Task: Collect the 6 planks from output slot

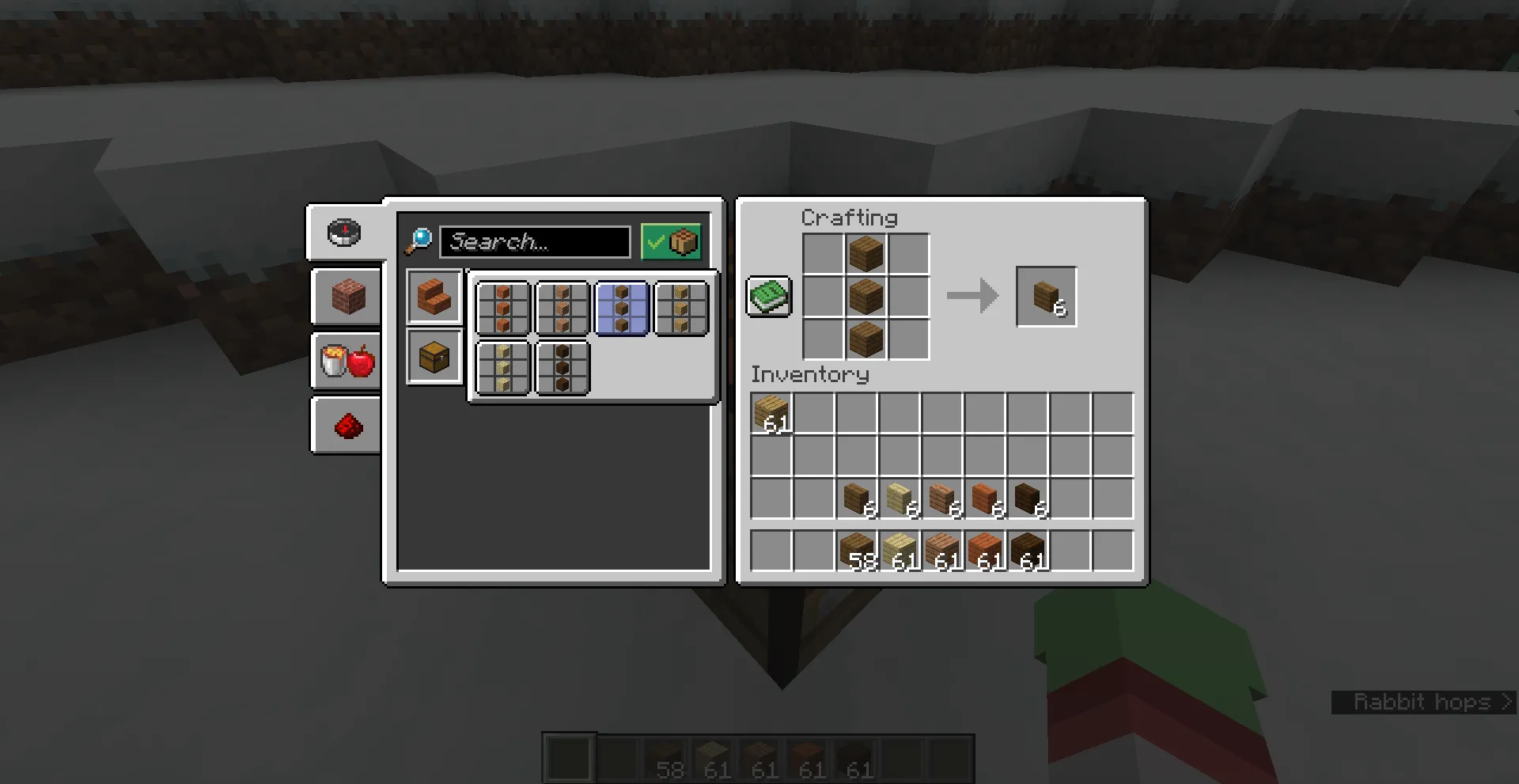Action: pos(1046,297)
